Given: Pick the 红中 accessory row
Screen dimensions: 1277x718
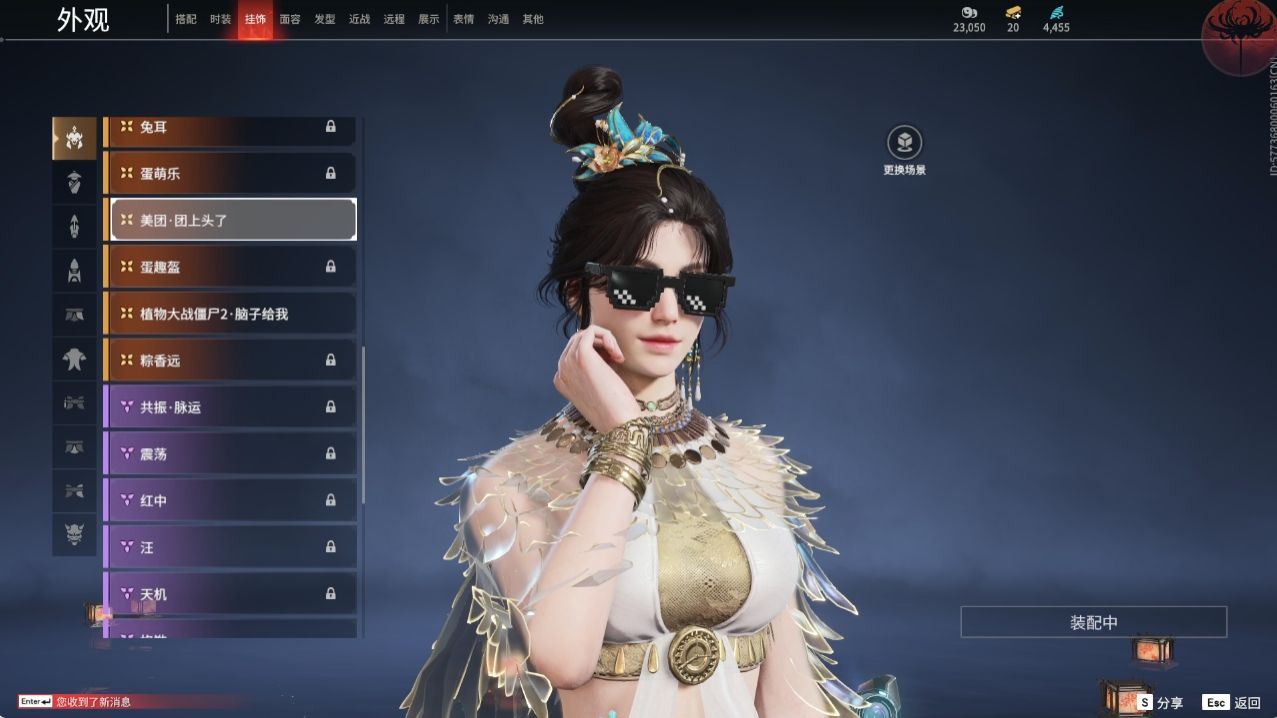Looking at the screenshot, I should click(x=230, y=500).
